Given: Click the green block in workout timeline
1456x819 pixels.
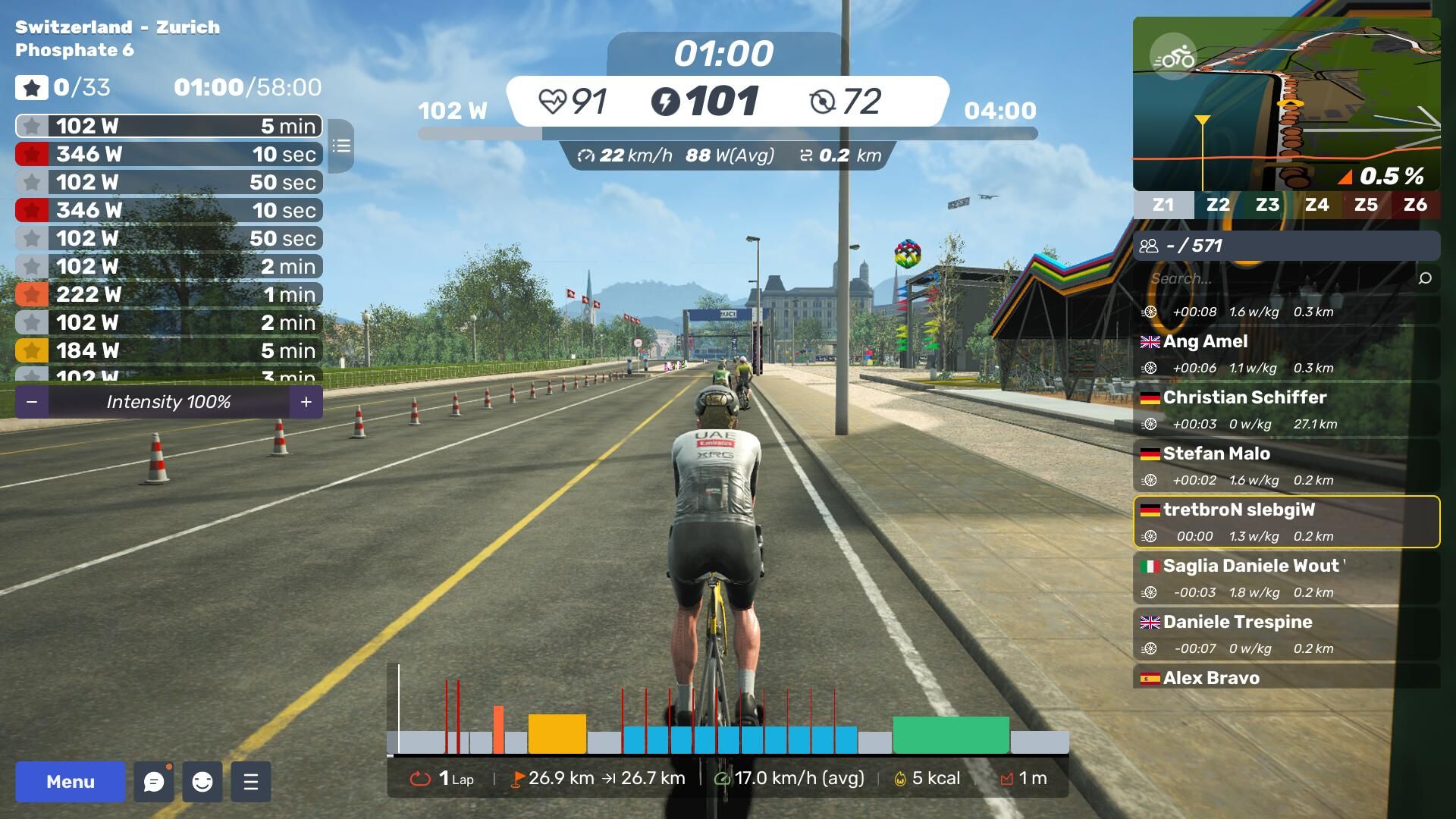Looking at the screenshot, I should (951, 735).
